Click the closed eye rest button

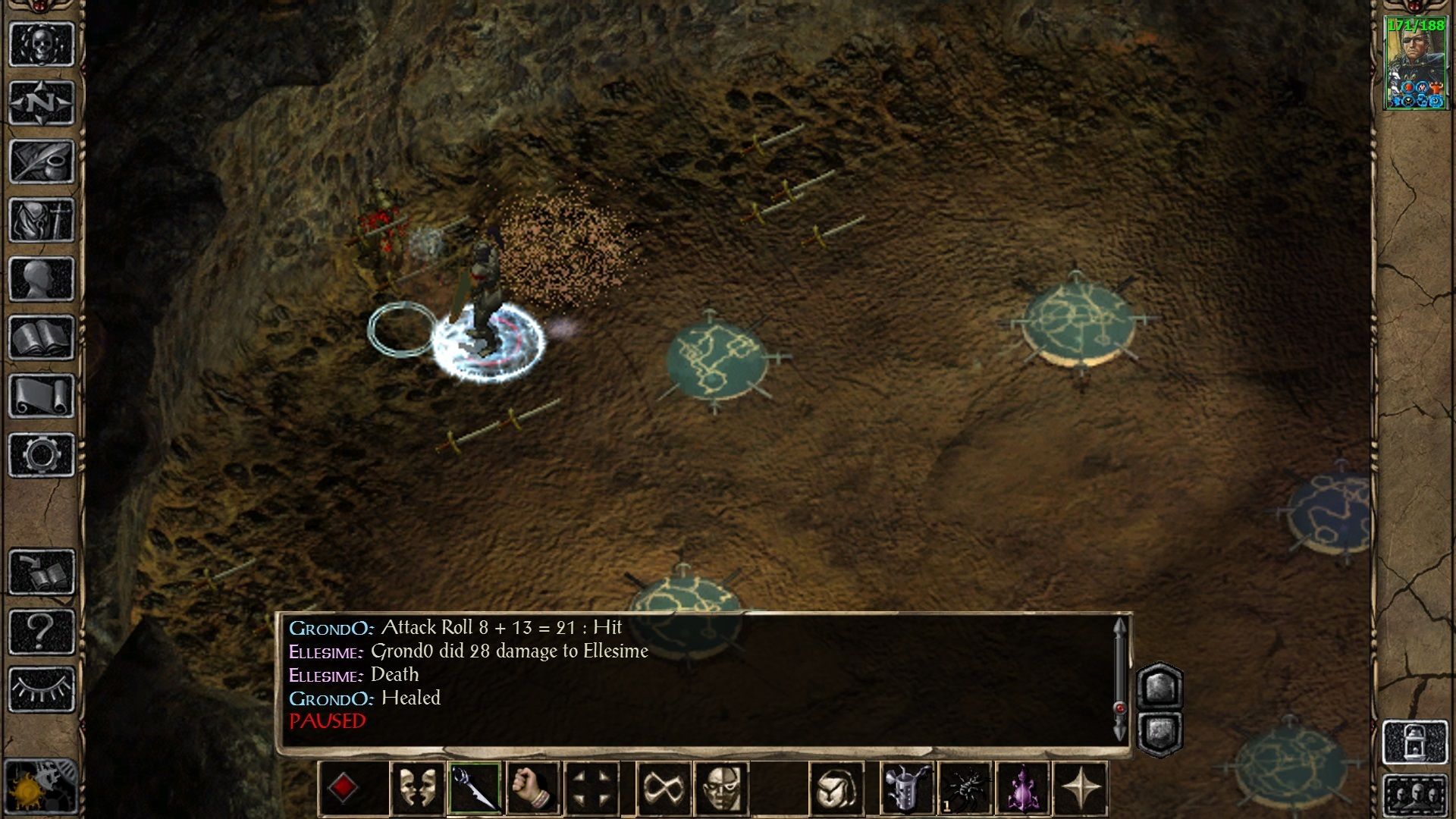[x=42, y=689]
